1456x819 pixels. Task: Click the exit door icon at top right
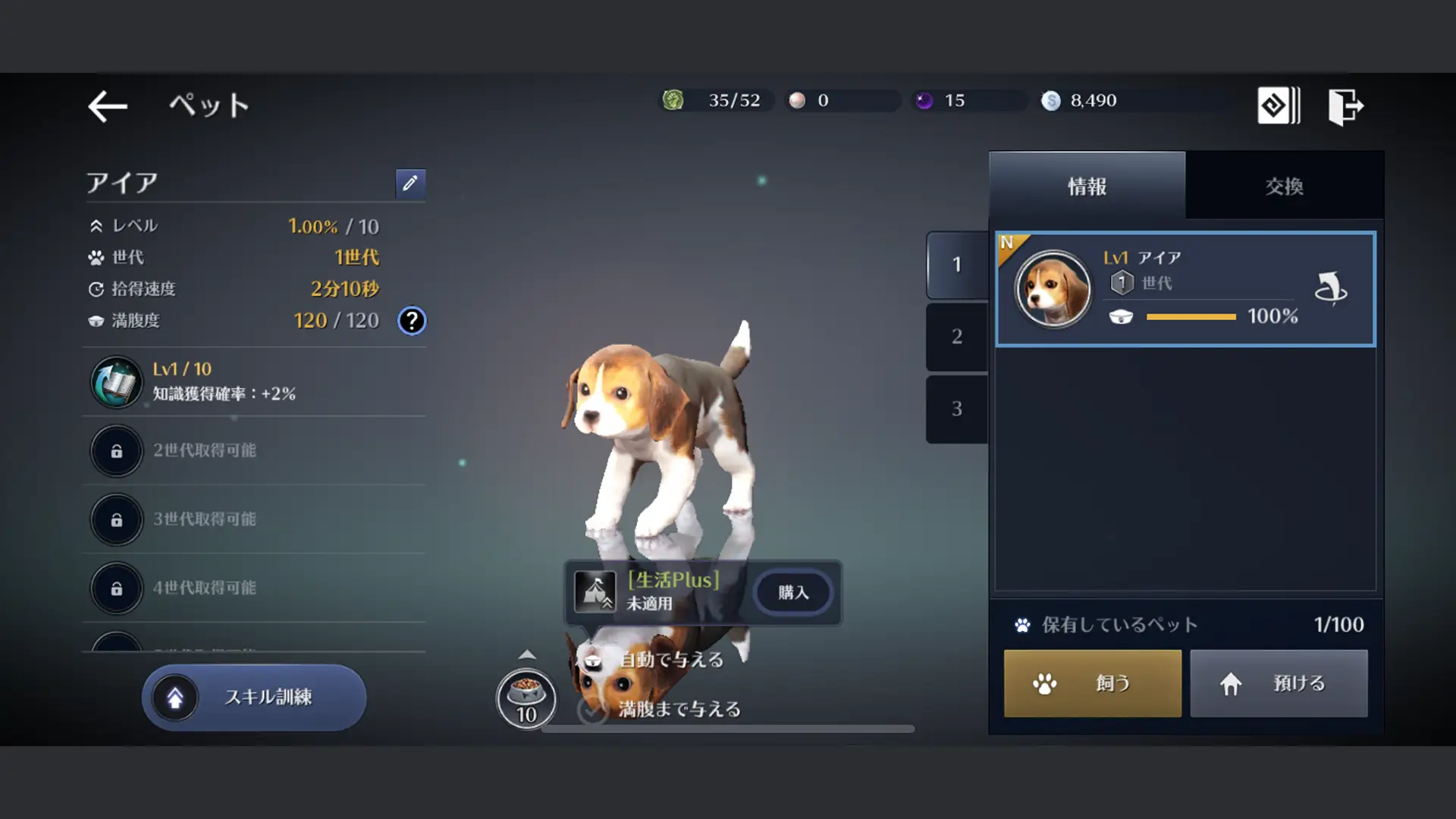[1345, 105]
